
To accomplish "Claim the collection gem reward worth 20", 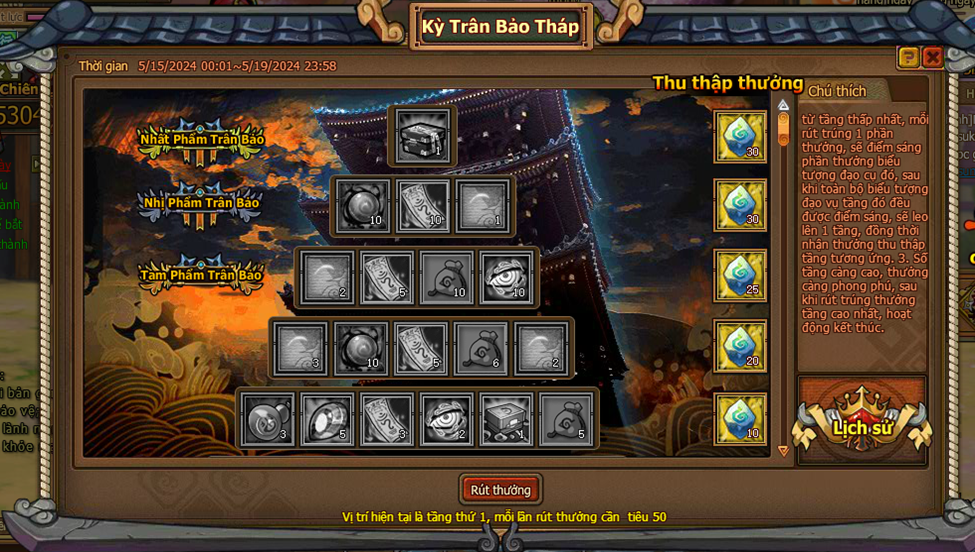I will 740,346.
